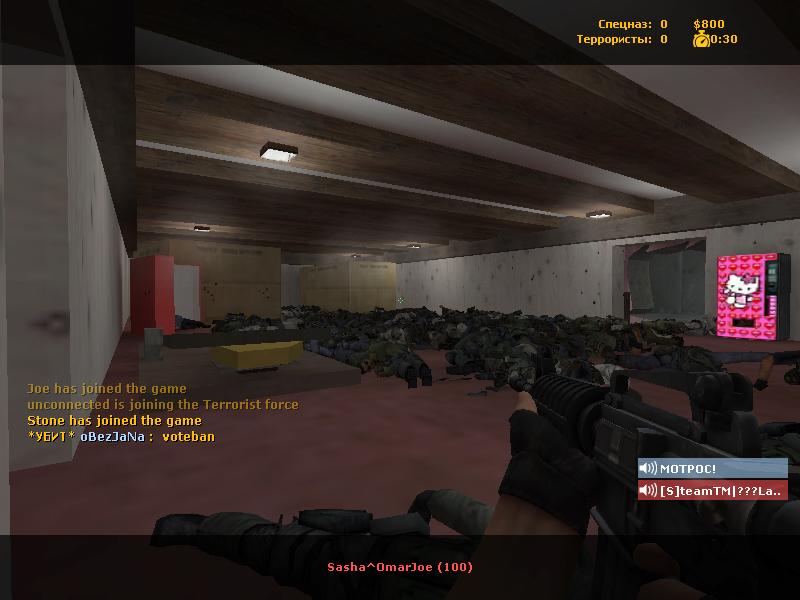Select the МОТРОС! voice chat entry
This screenshot has height=600, width=800.
[712, 468]
